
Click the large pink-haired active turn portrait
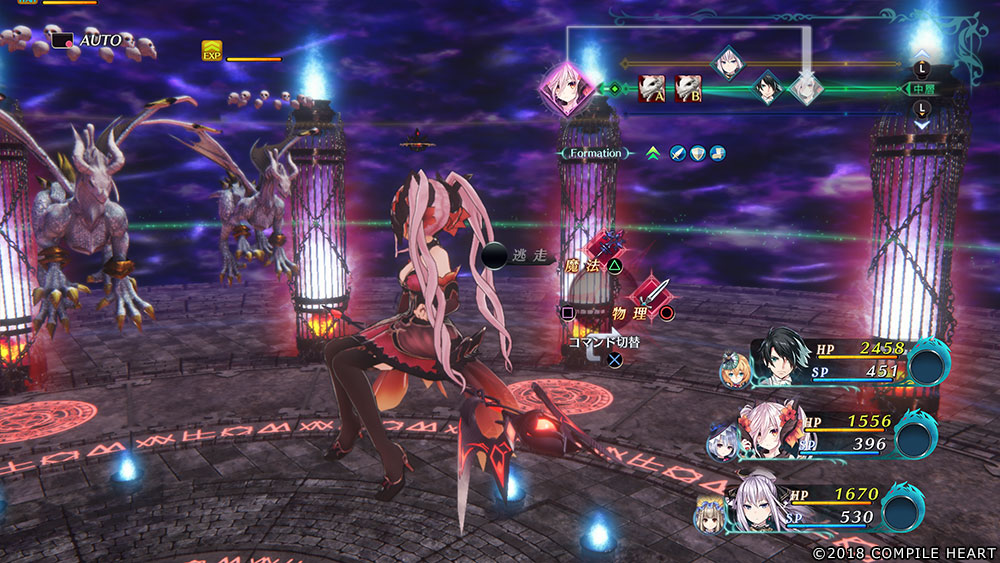(565, 87)
